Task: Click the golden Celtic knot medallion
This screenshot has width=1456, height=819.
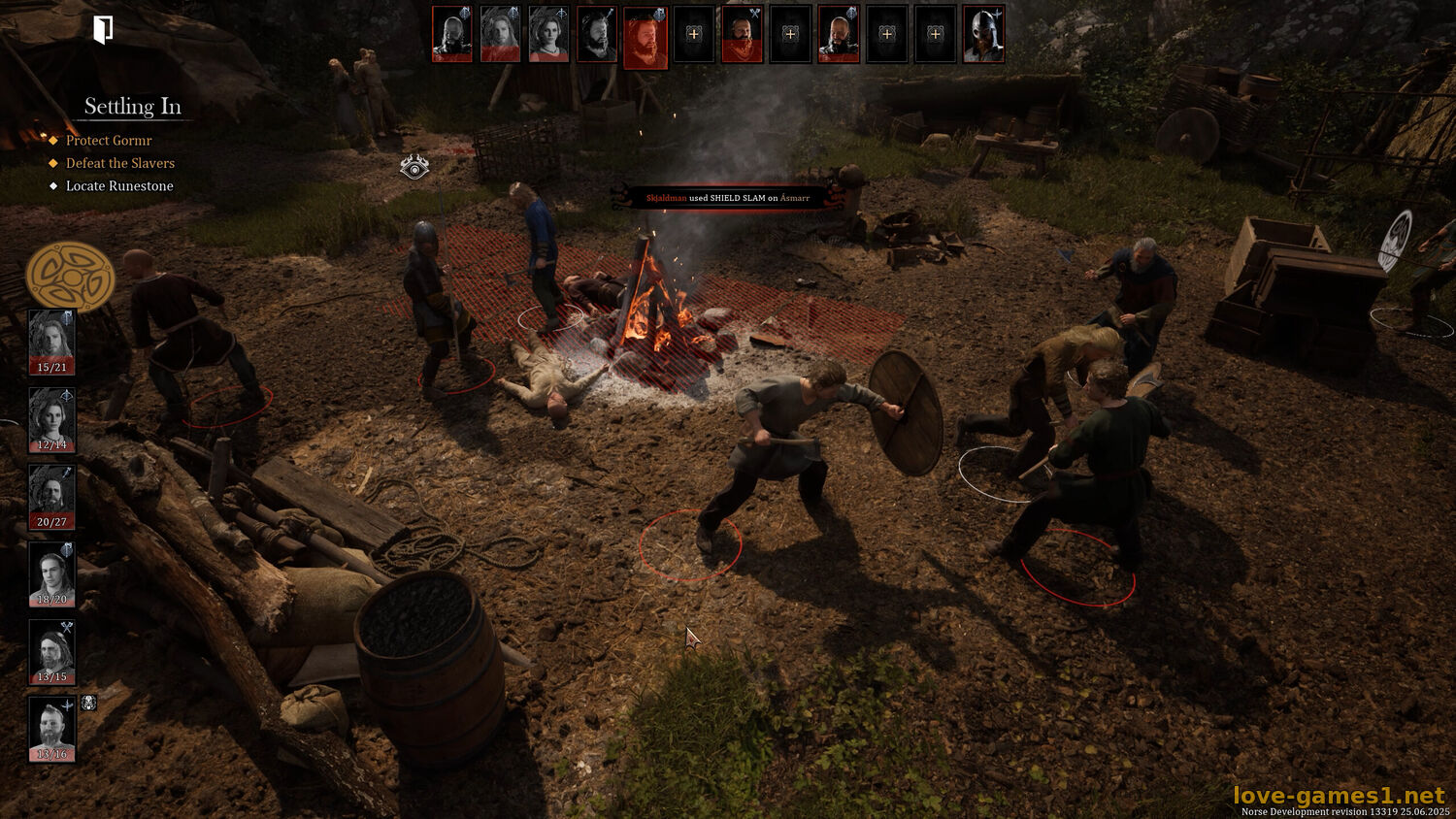Action: coord(70,277)
